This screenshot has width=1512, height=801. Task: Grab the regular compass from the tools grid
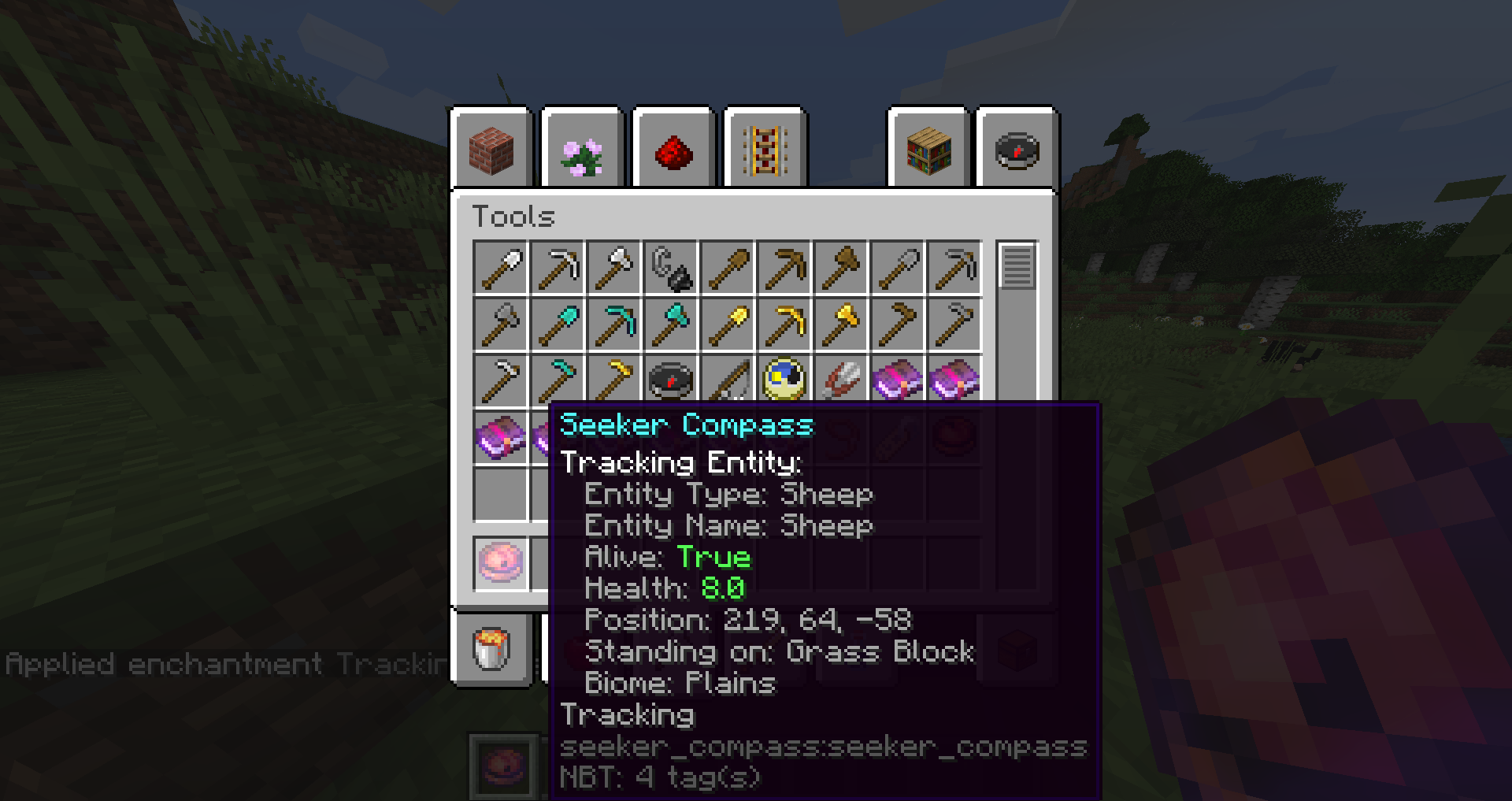[671, 380]
